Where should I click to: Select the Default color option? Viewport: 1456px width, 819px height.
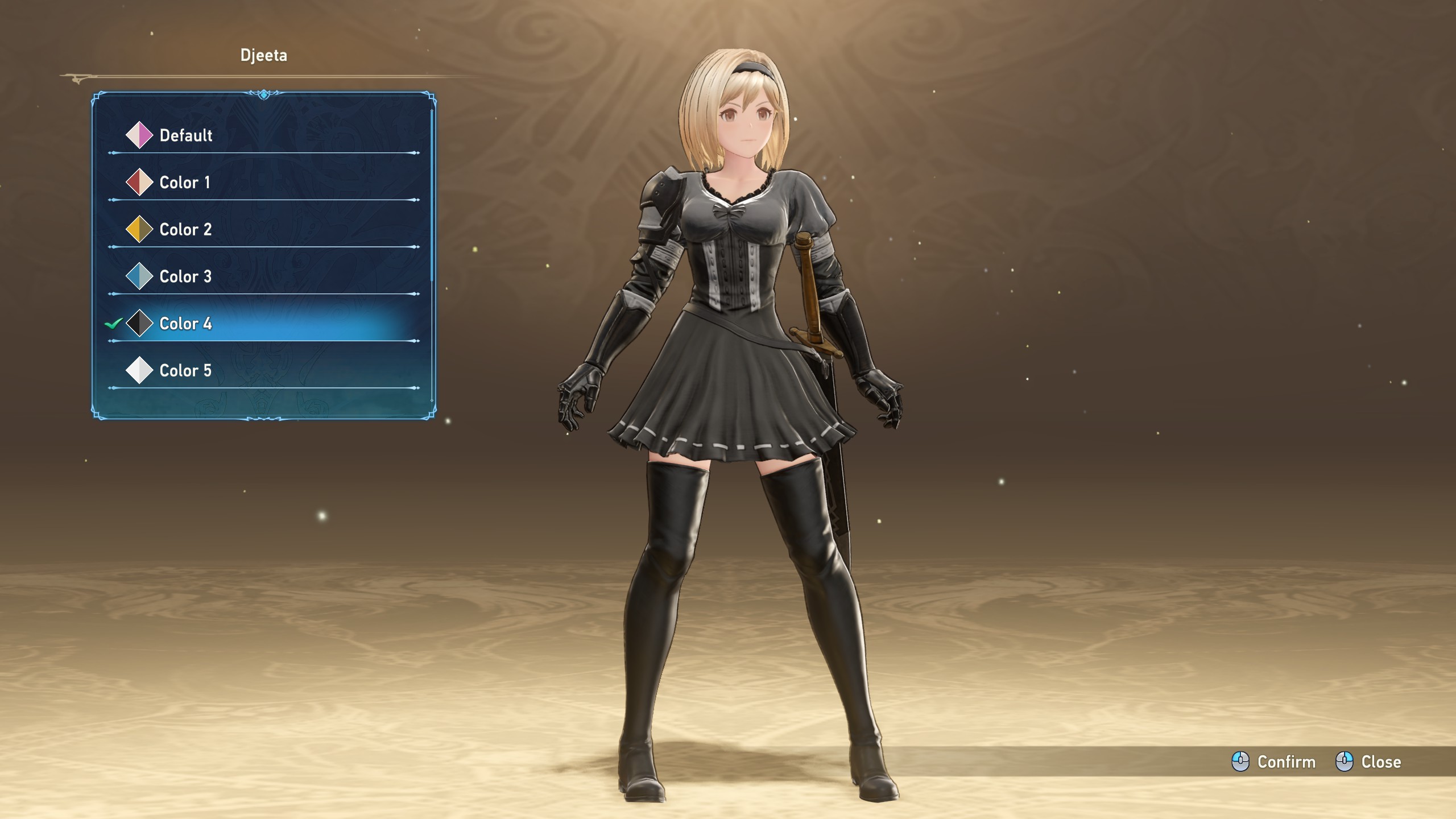click(x=185, y=135)
